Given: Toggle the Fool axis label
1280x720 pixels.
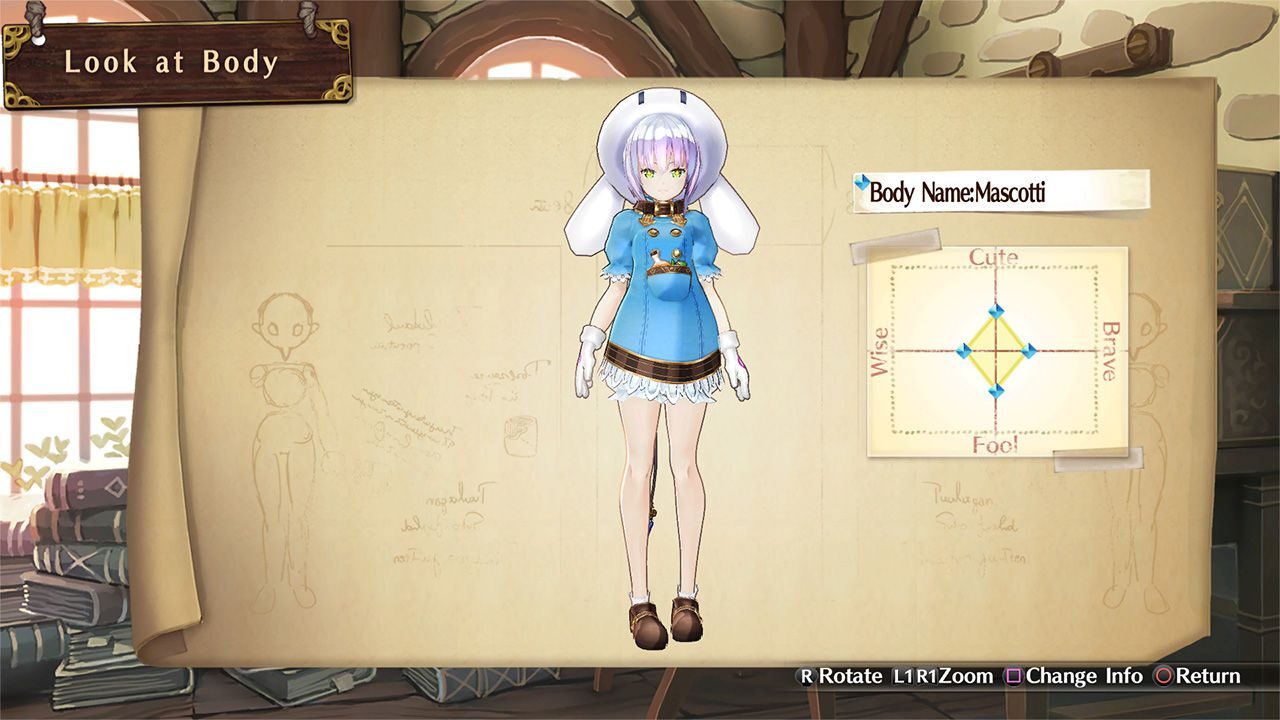Looking at the screenshot, I should coord(995,445).
